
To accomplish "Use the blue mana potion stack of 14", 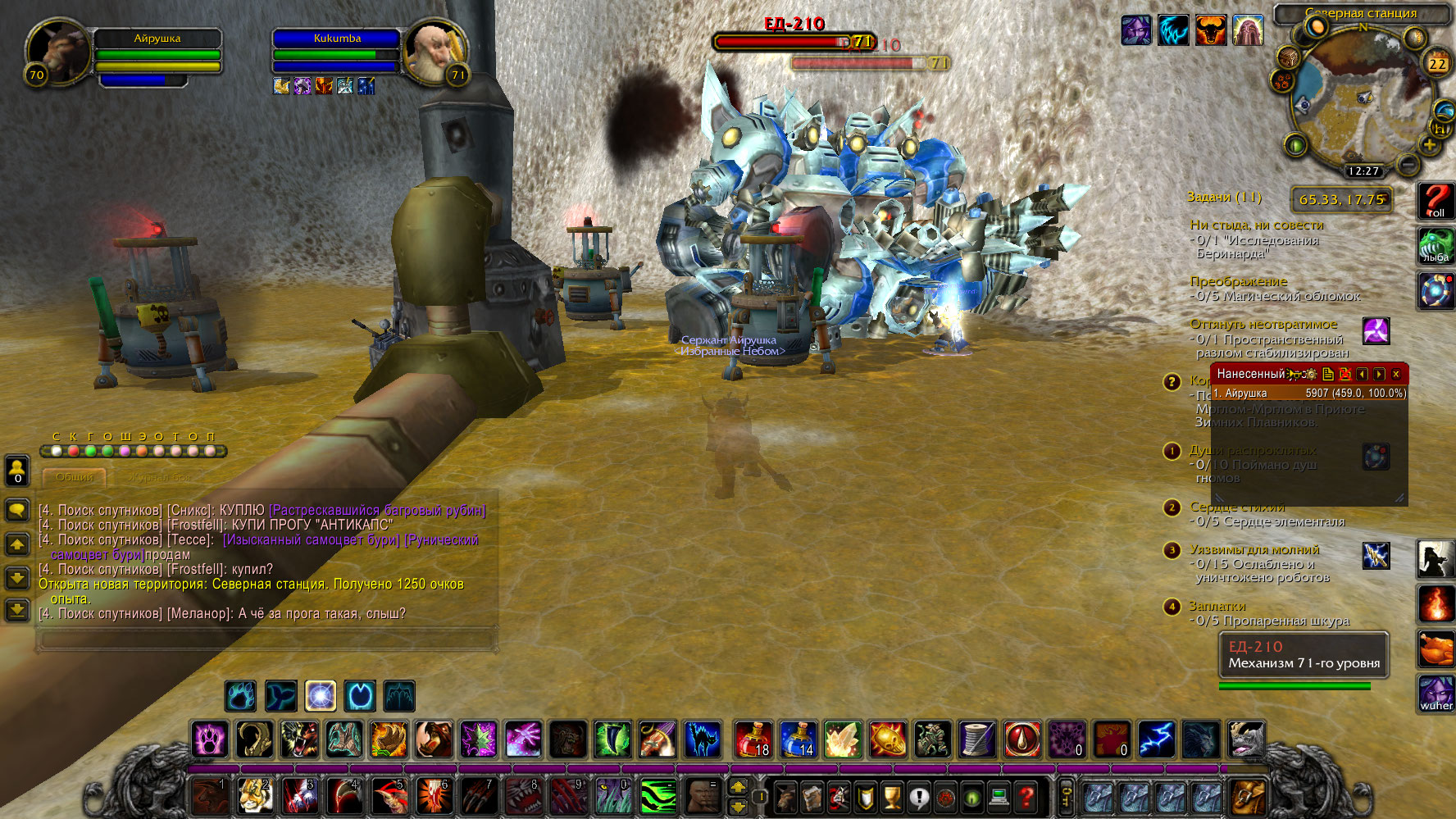I will coord(798,739).
